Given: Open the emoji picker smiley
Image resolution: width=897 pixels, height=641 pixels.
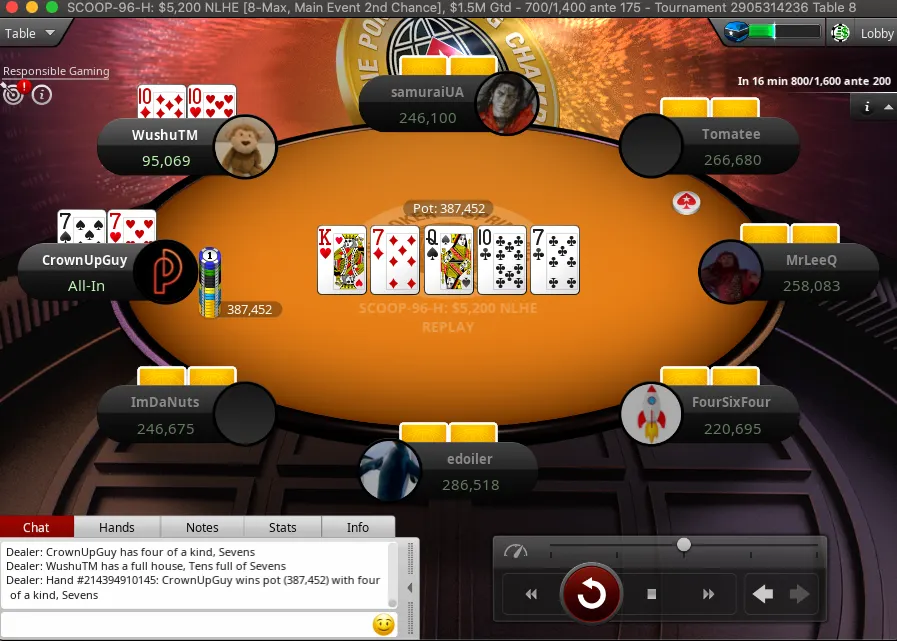Looking at the screenshot, I should (x=383, y=625).
